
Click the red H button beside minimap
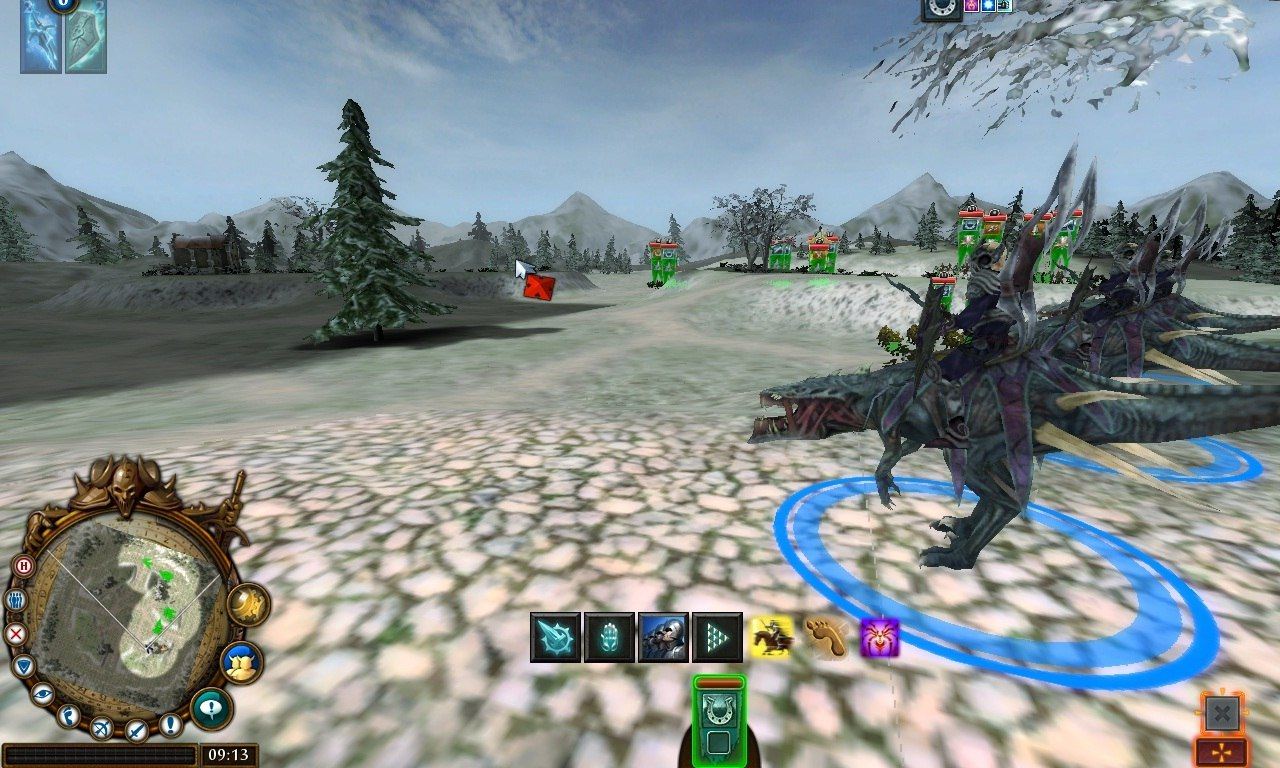point(23,566)
